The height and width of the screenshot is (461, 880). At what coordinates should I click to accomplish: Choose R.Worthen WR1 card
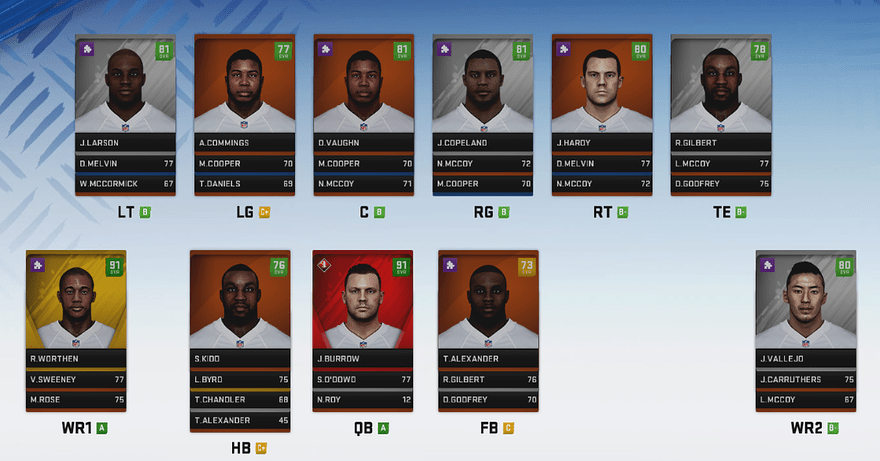[x=75, y=308]
